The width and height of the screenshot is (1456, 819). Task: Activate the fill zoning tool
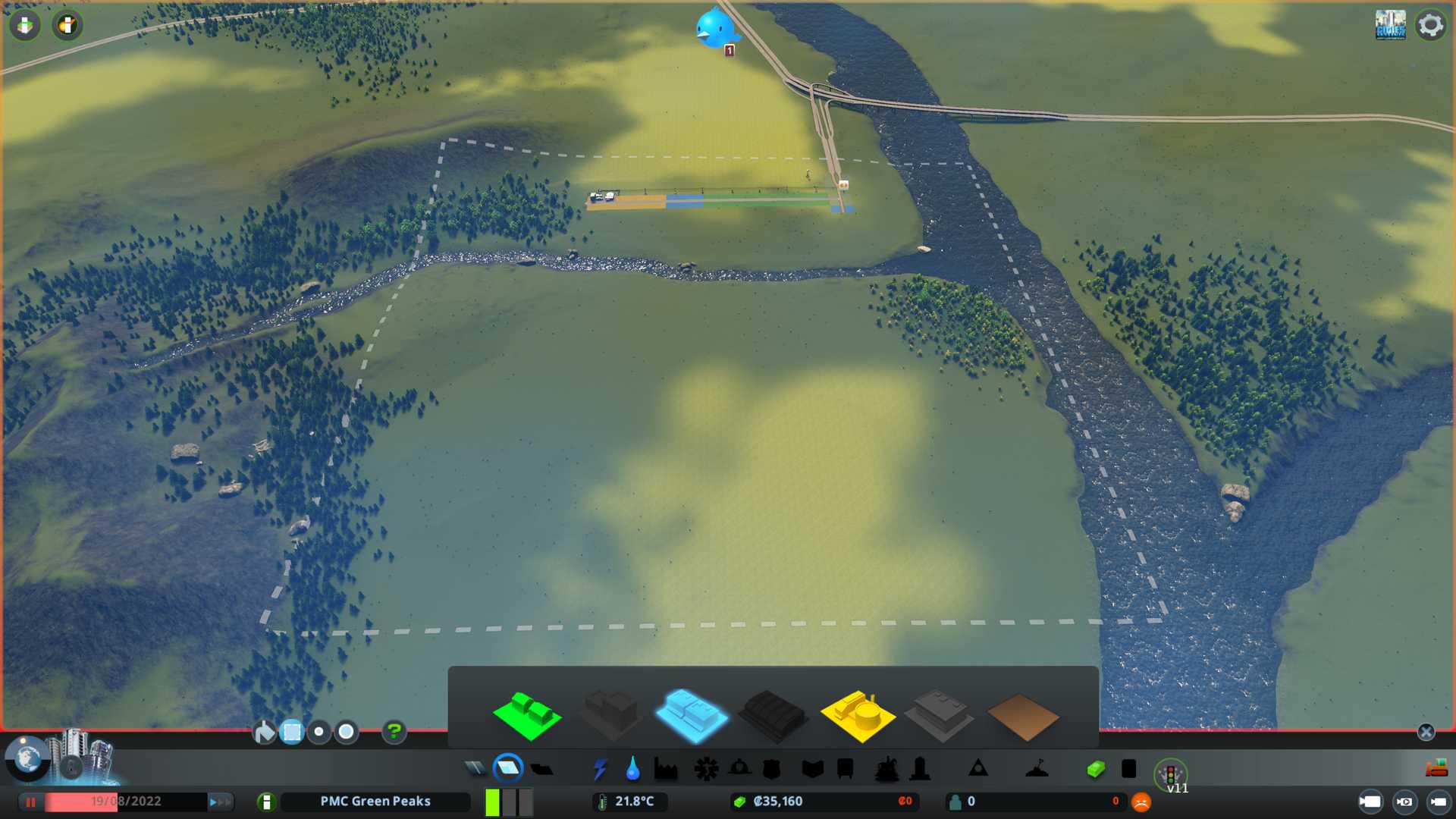(264, 732)
